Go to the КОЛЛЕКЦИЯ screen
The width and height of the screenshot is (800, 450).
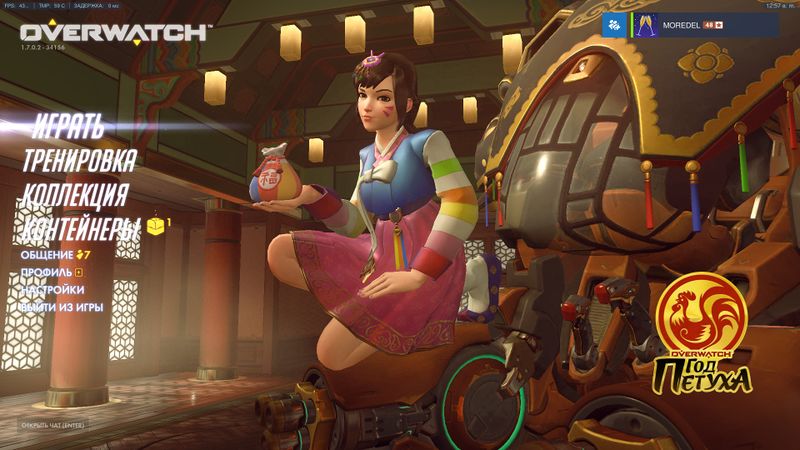(x=75, y=194)
